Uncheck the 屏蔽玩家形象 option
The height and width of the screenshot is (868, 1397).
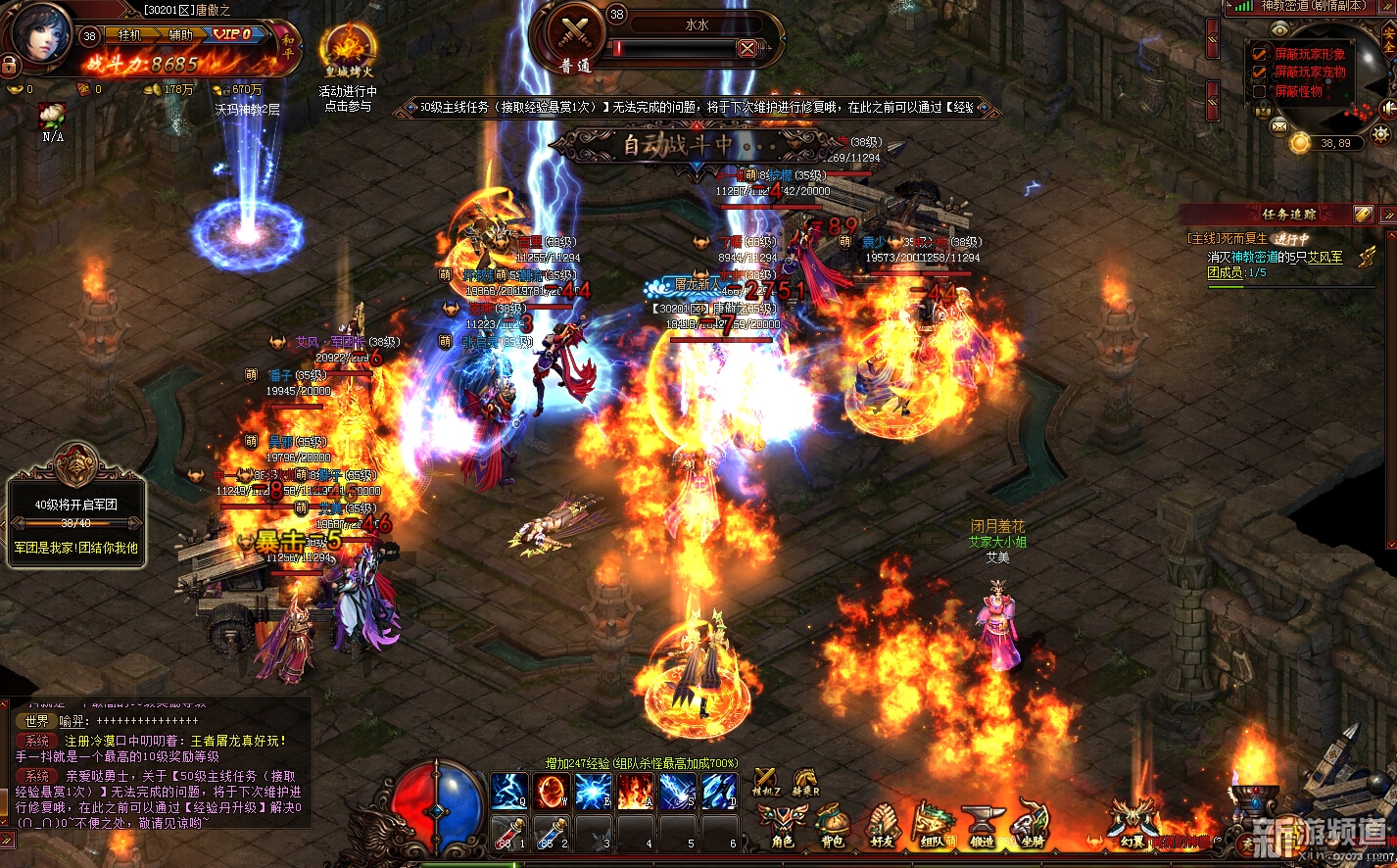(x=1260, y=54)
